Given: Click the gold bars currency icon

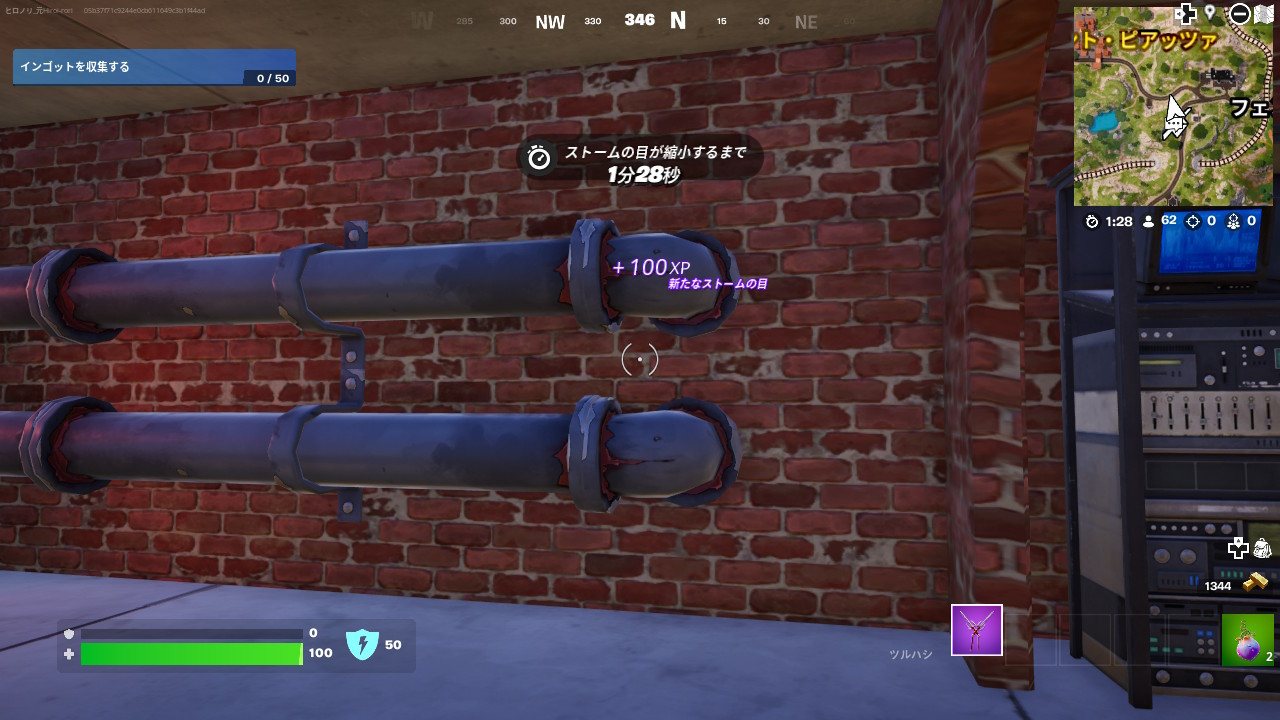Looking at the screenshot, I should point(1255,582).
